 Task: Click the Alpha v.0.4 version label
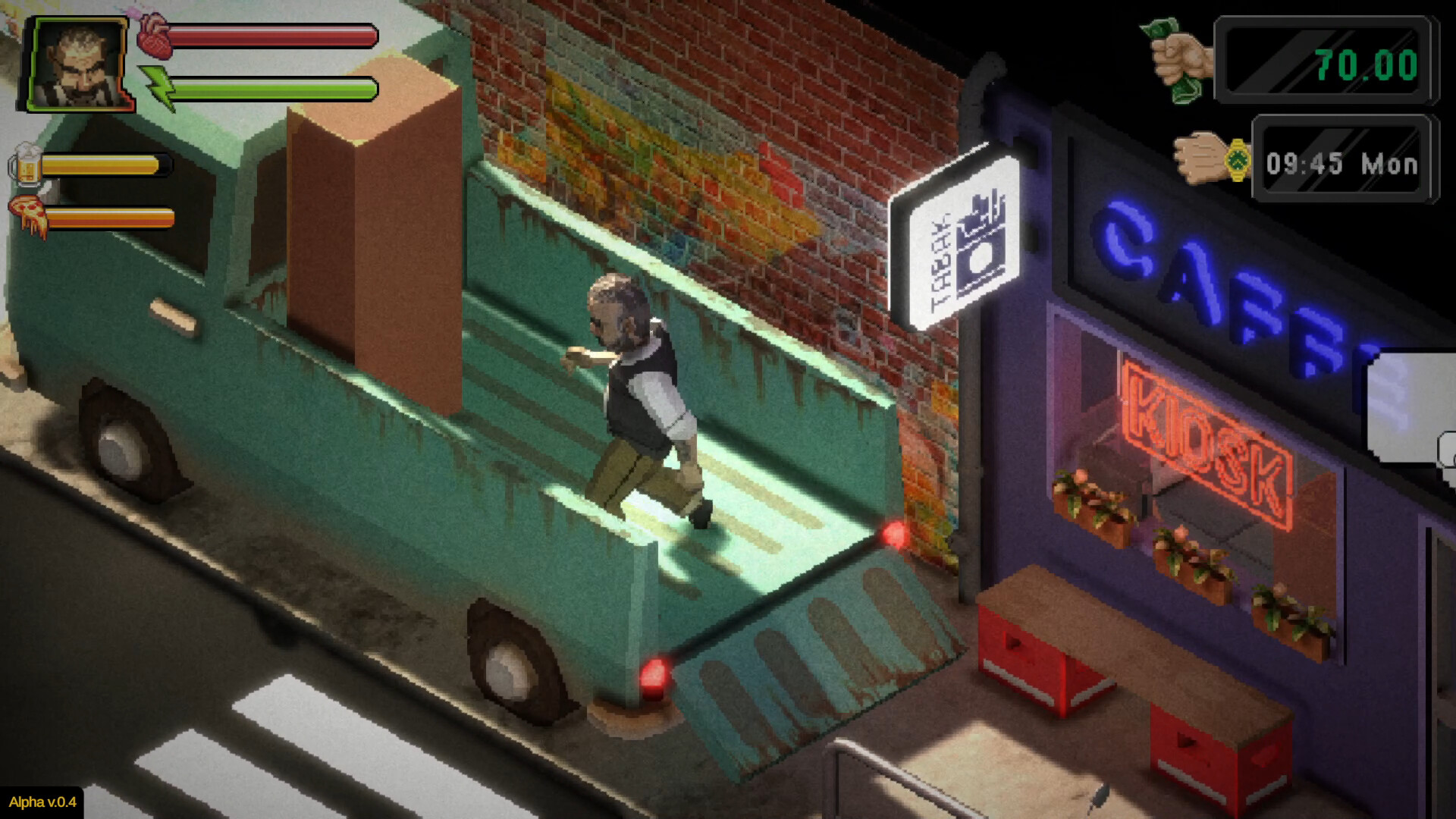click(x=42, y=802)
